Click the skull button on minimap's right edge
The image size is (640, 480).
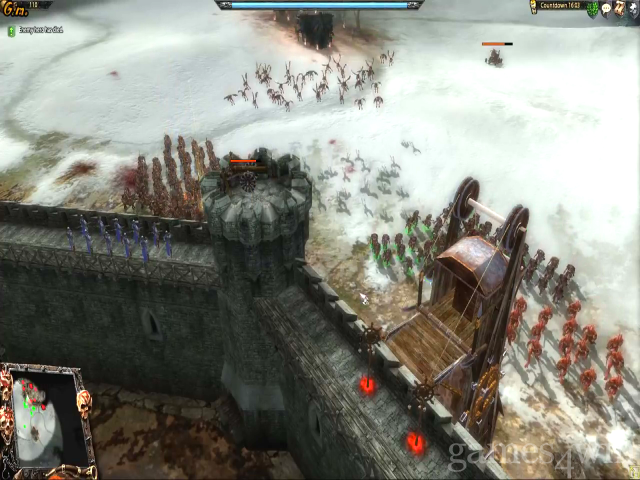[84, 403]
